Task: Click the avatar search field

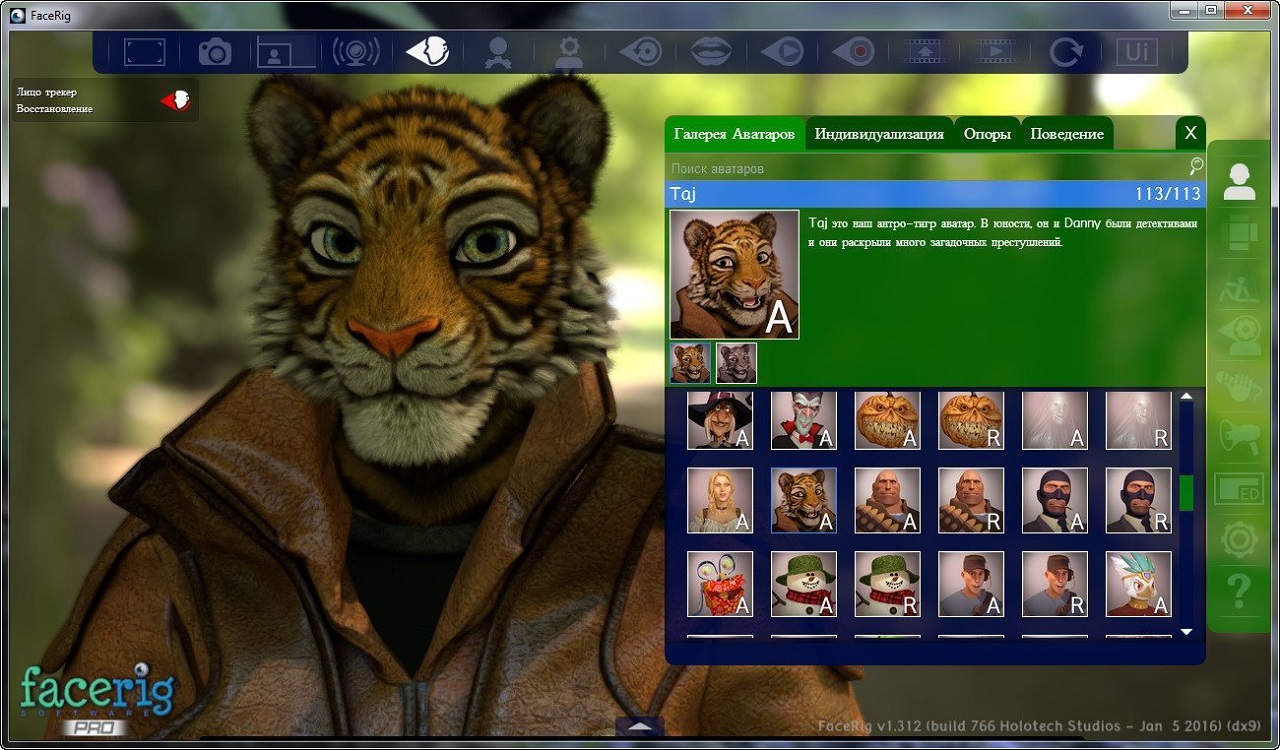Action: pyautogui.click(x=925, y=169)
